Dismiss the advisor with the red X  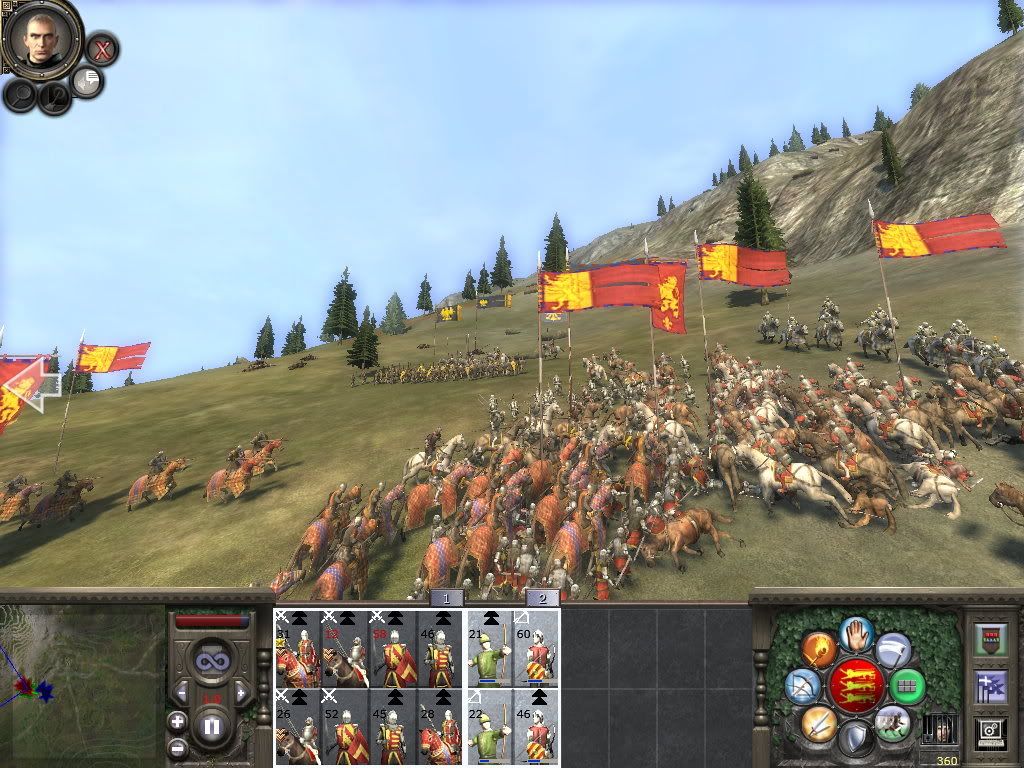click(101, 48)
